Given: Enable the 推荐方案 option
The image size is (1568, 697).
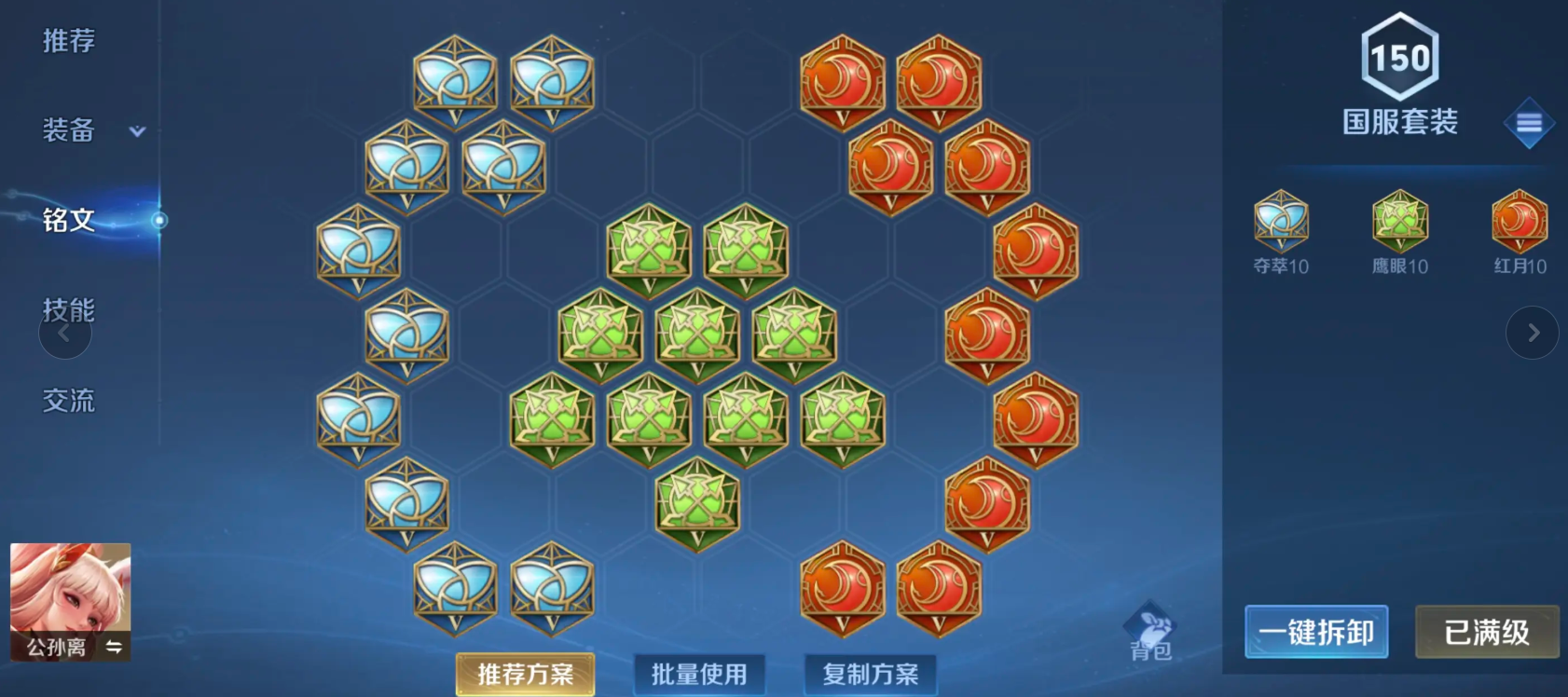Looking at the screenshot, I should (525, 674).
